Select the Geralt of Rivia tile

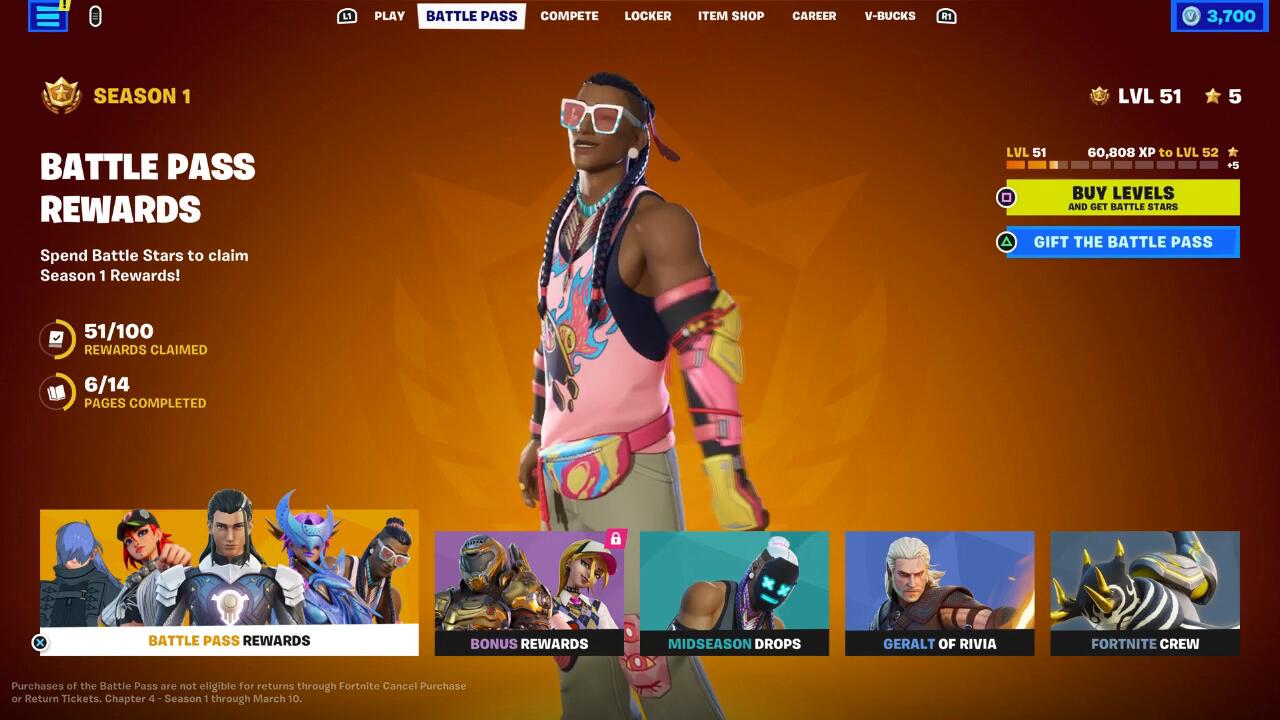[x=939, y=593]
